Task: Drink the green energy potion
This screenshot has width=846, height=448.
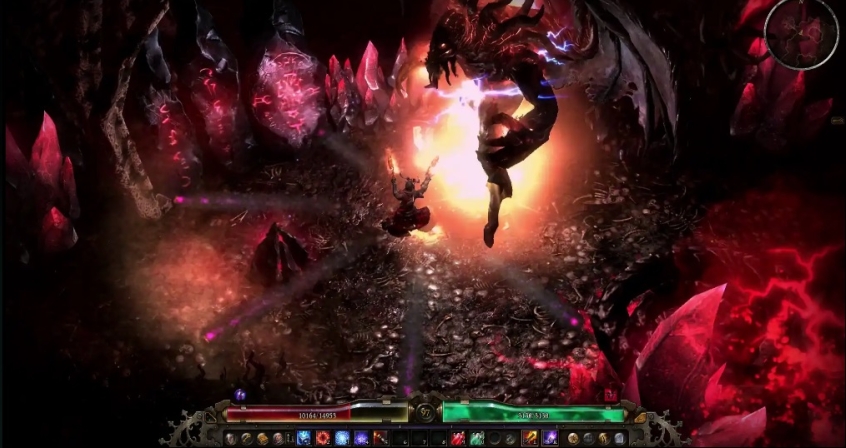Action: 475,438
